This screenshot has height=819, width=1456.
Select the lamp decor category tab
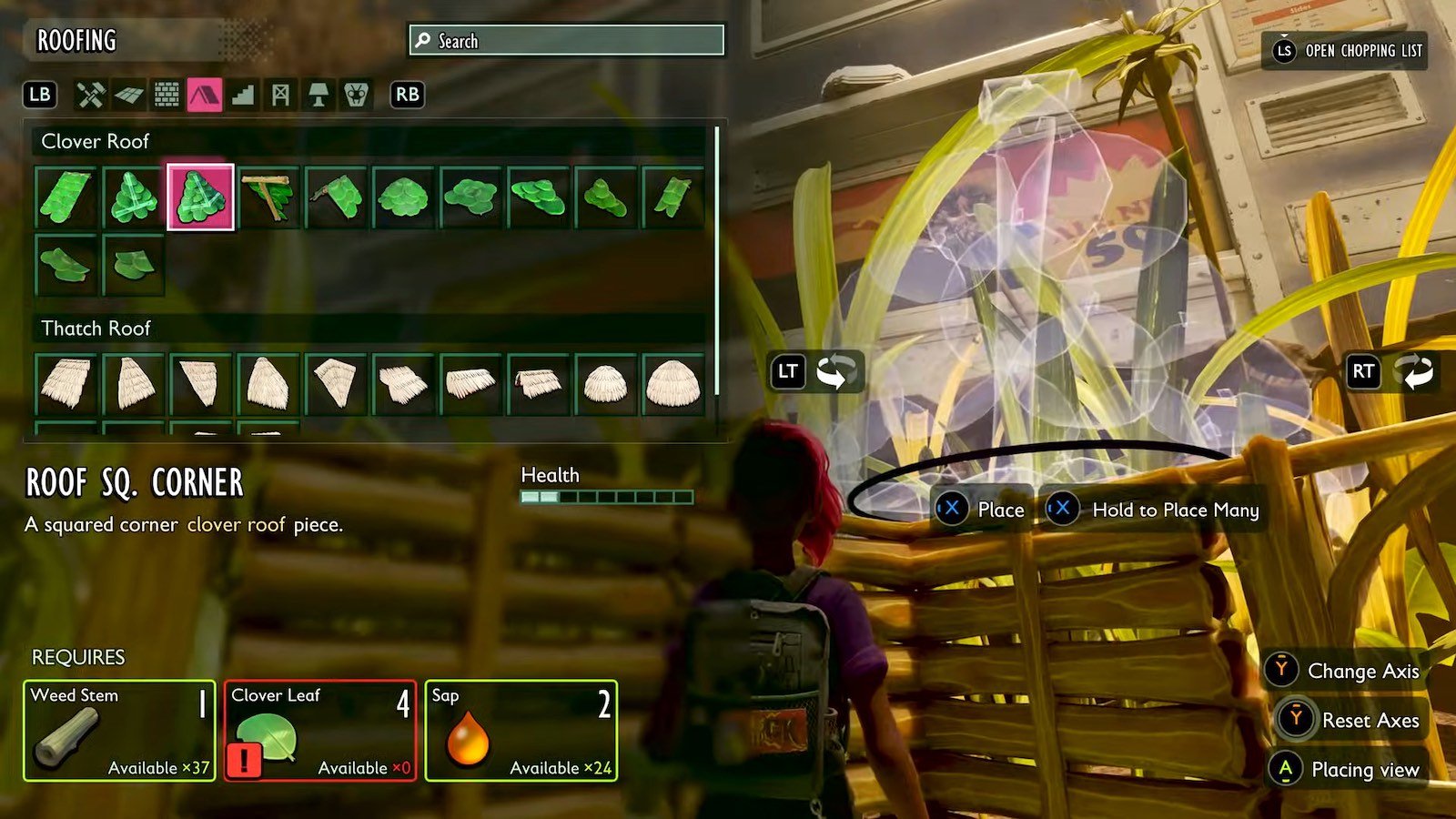coord(318,95)
